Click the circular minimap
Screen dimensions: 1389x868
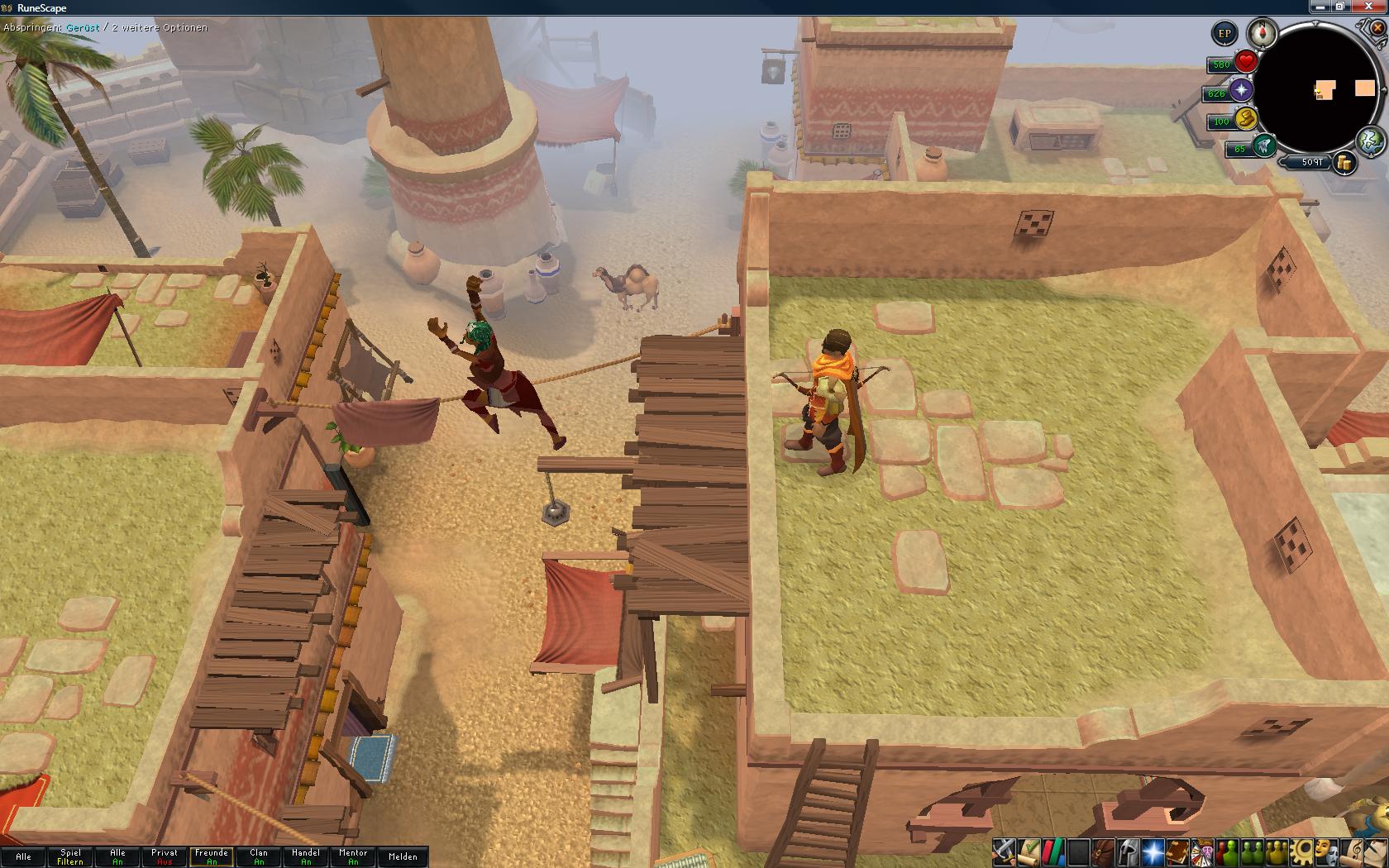1320,89
